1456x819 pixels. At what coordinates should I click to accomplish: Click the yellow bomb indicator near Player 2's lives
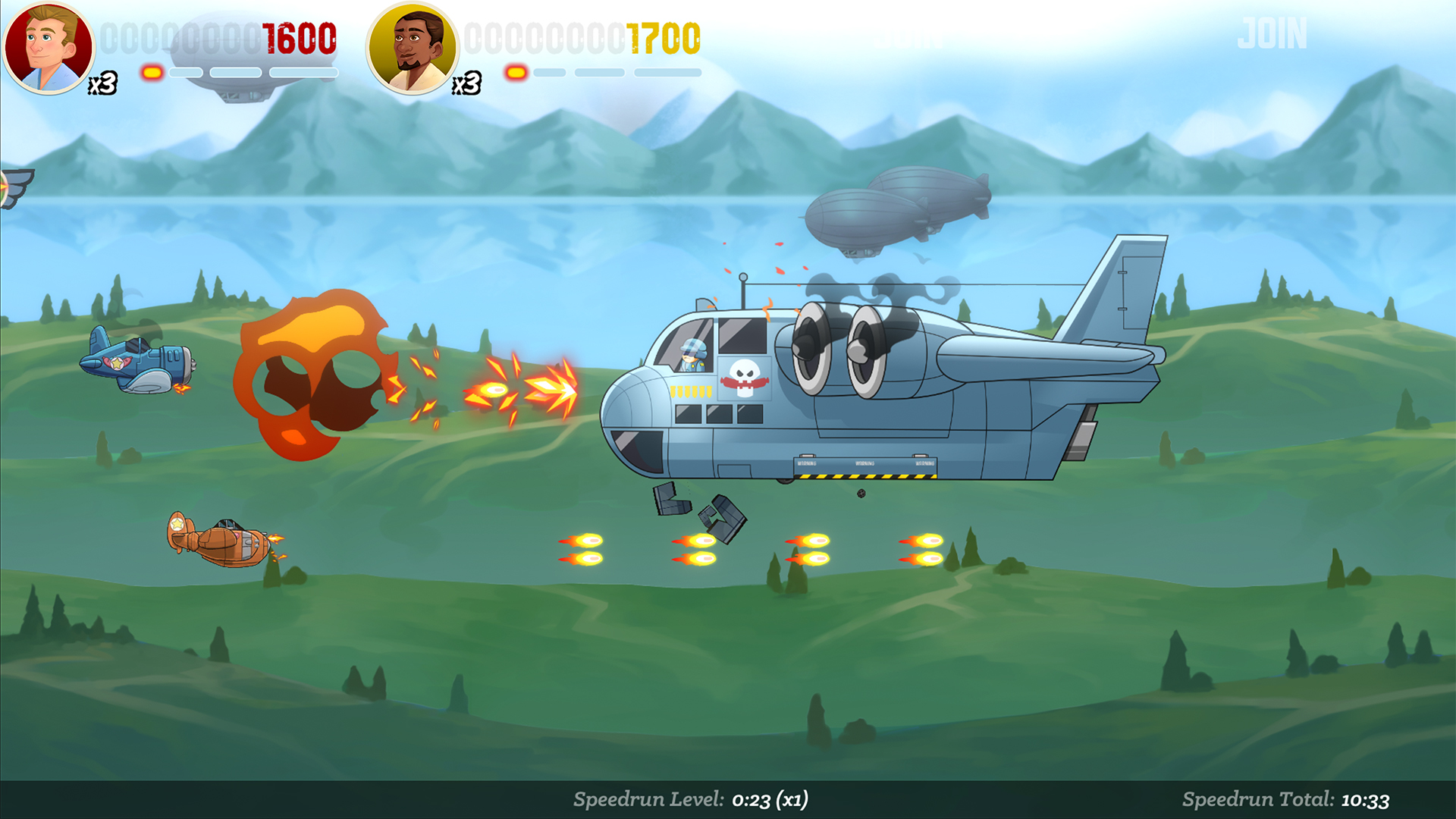pos(515,74)
